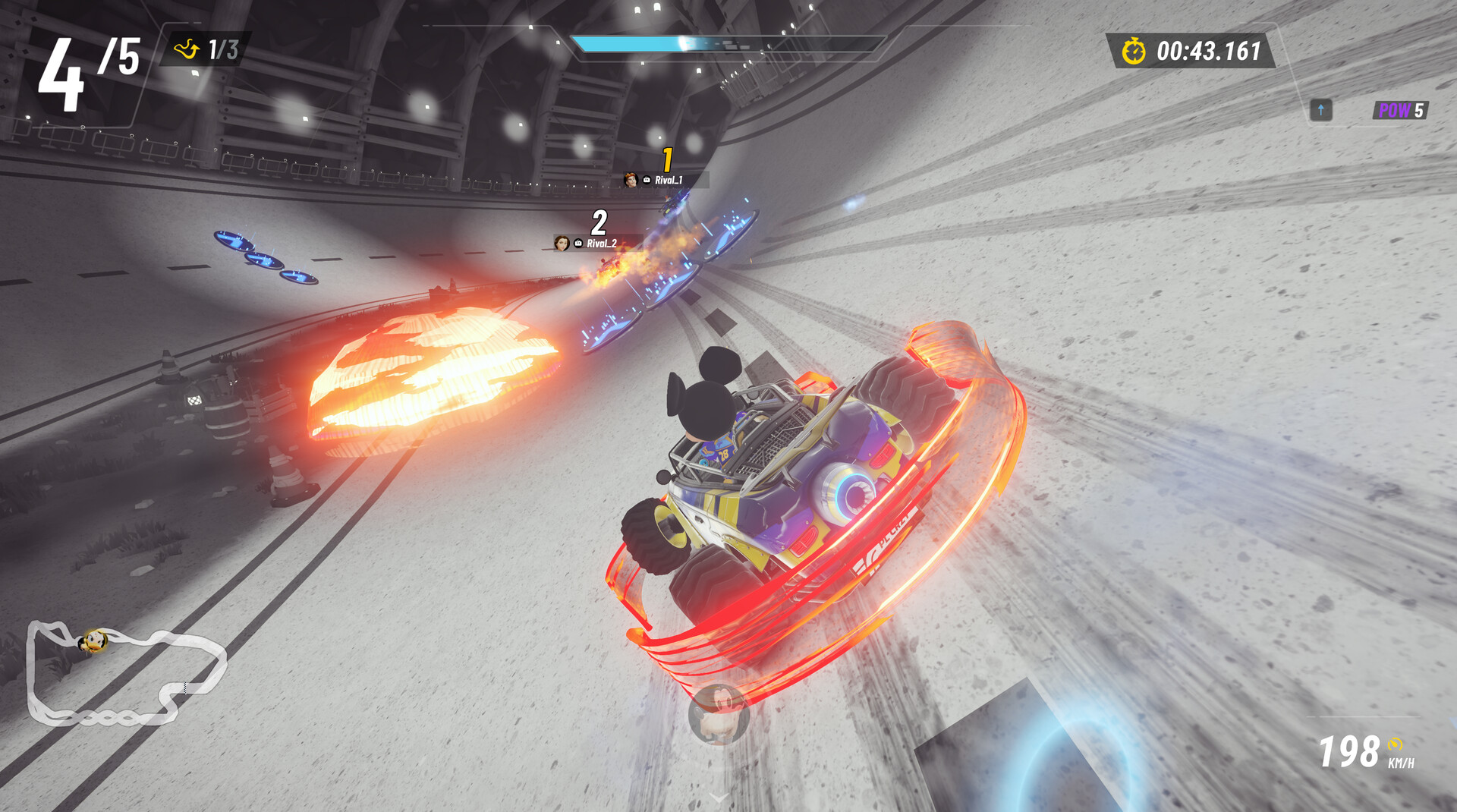This screenshot has height=812, width=1457.
Task: Toggle the purple POW 5 indicator
Action: click(1401, 109)
